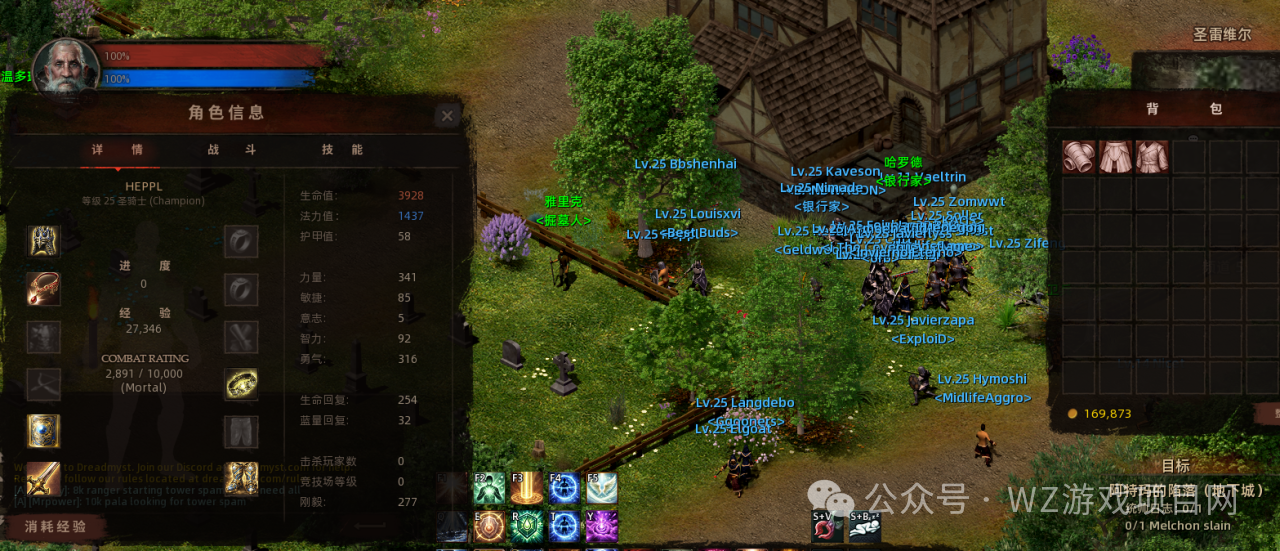Select the equipped golden boots slot
The height and width of the screenshot is (551, 1280).
[x=241, y=479]
